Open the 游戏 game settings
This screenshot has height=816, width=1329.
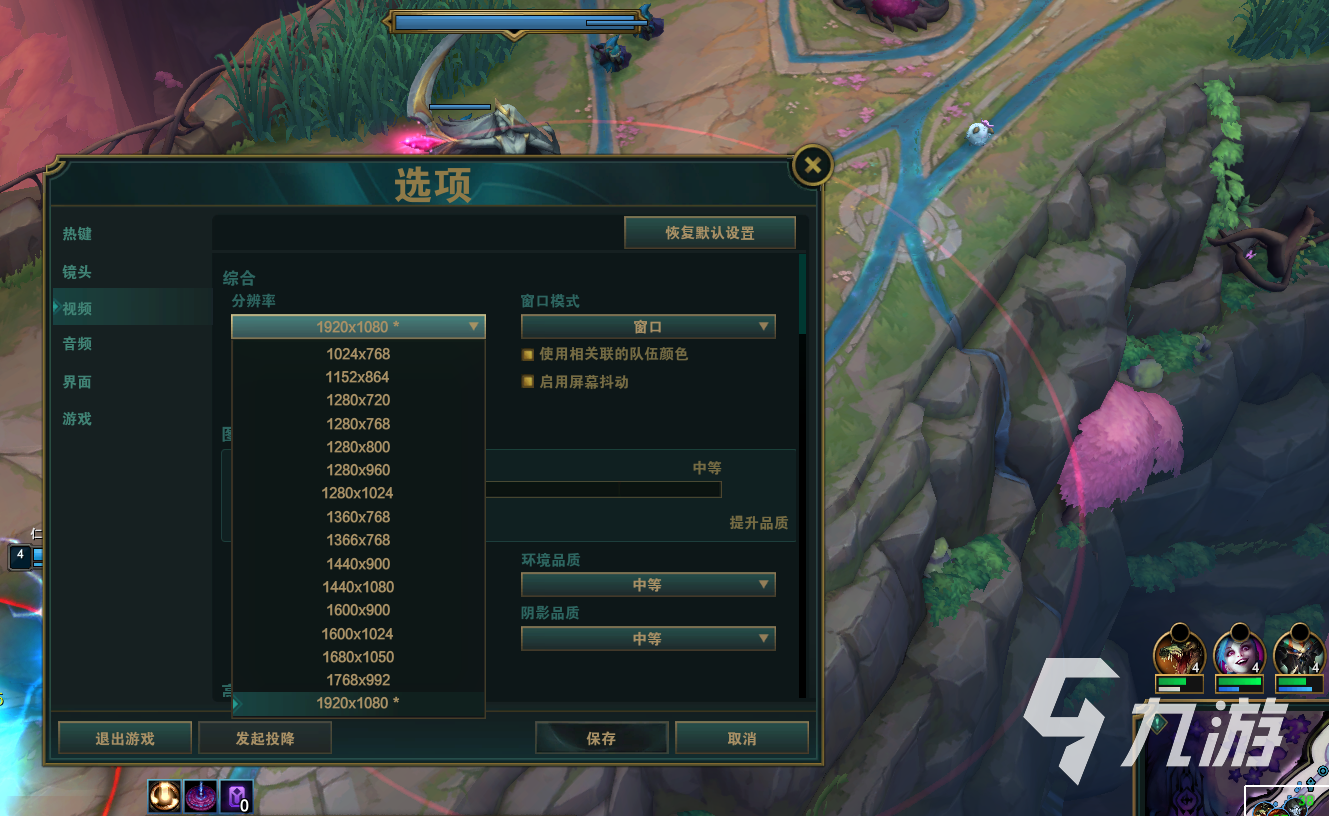pyautogui.click(x=77, y=419)
